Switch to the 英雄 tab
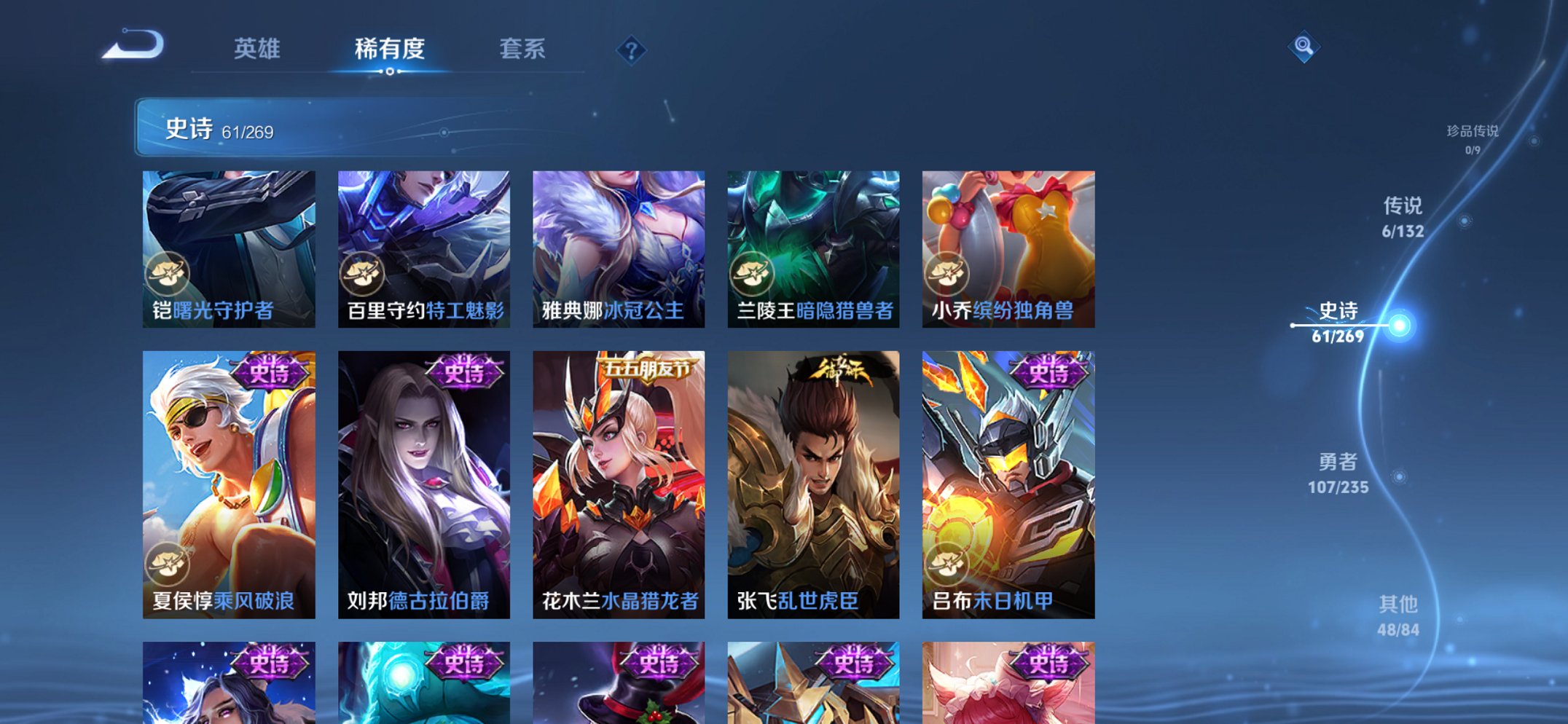 click(x=259, y=51)
